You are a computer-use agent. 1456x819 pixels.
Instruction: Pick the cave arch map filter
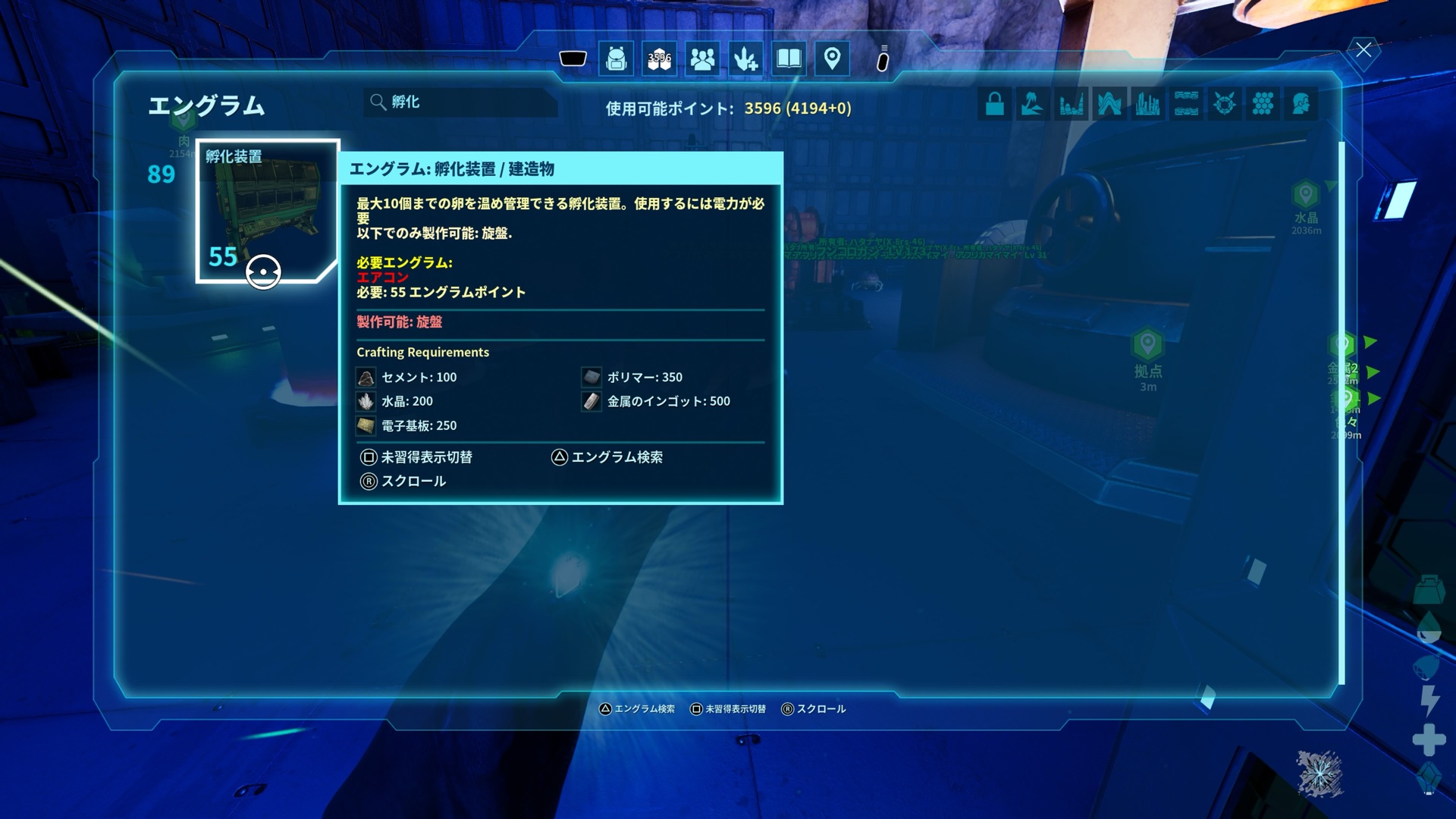click(1109, 104)
